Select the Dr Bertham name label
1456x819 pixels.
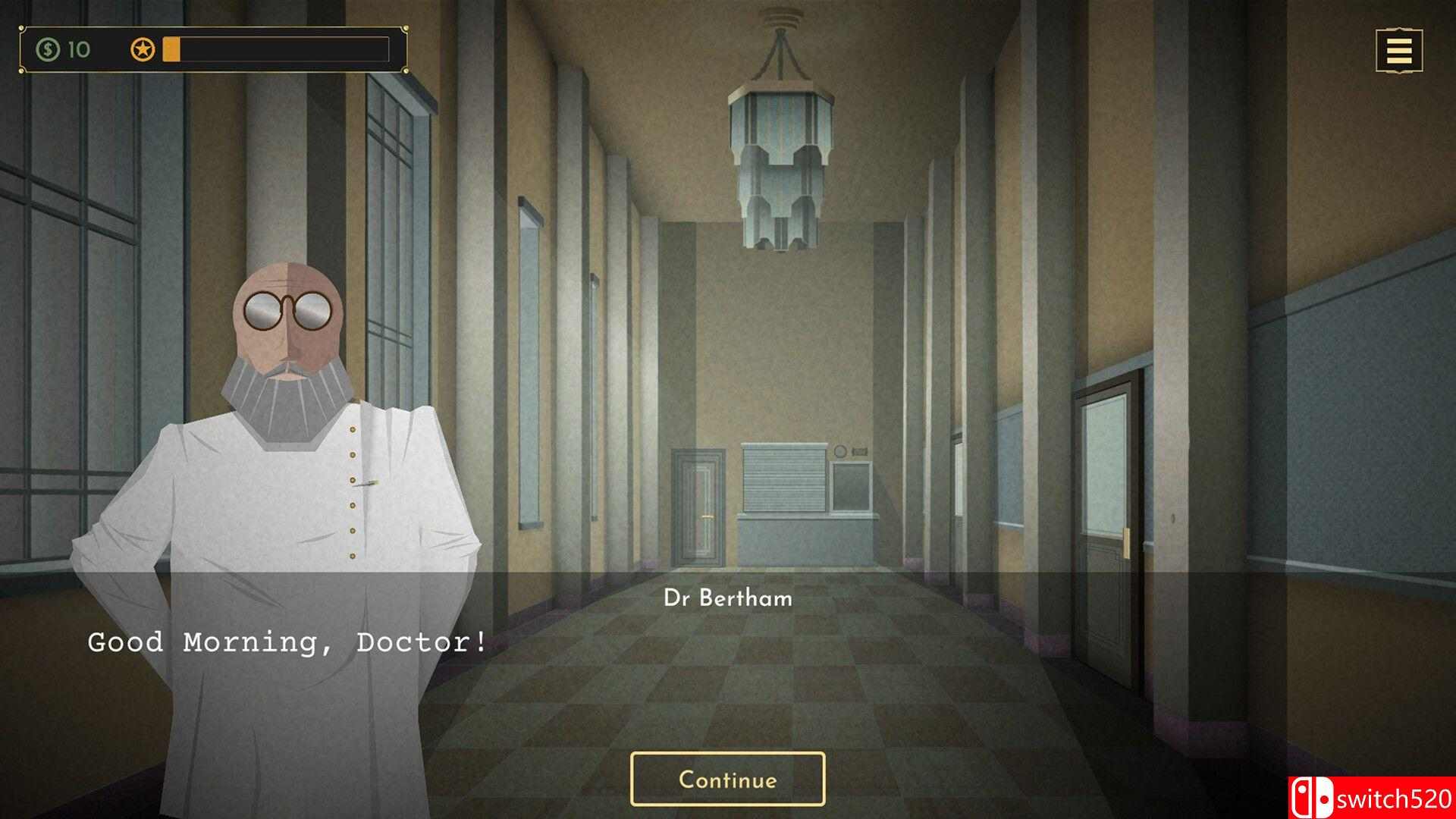pyautogui.click(x=727, y=598)
